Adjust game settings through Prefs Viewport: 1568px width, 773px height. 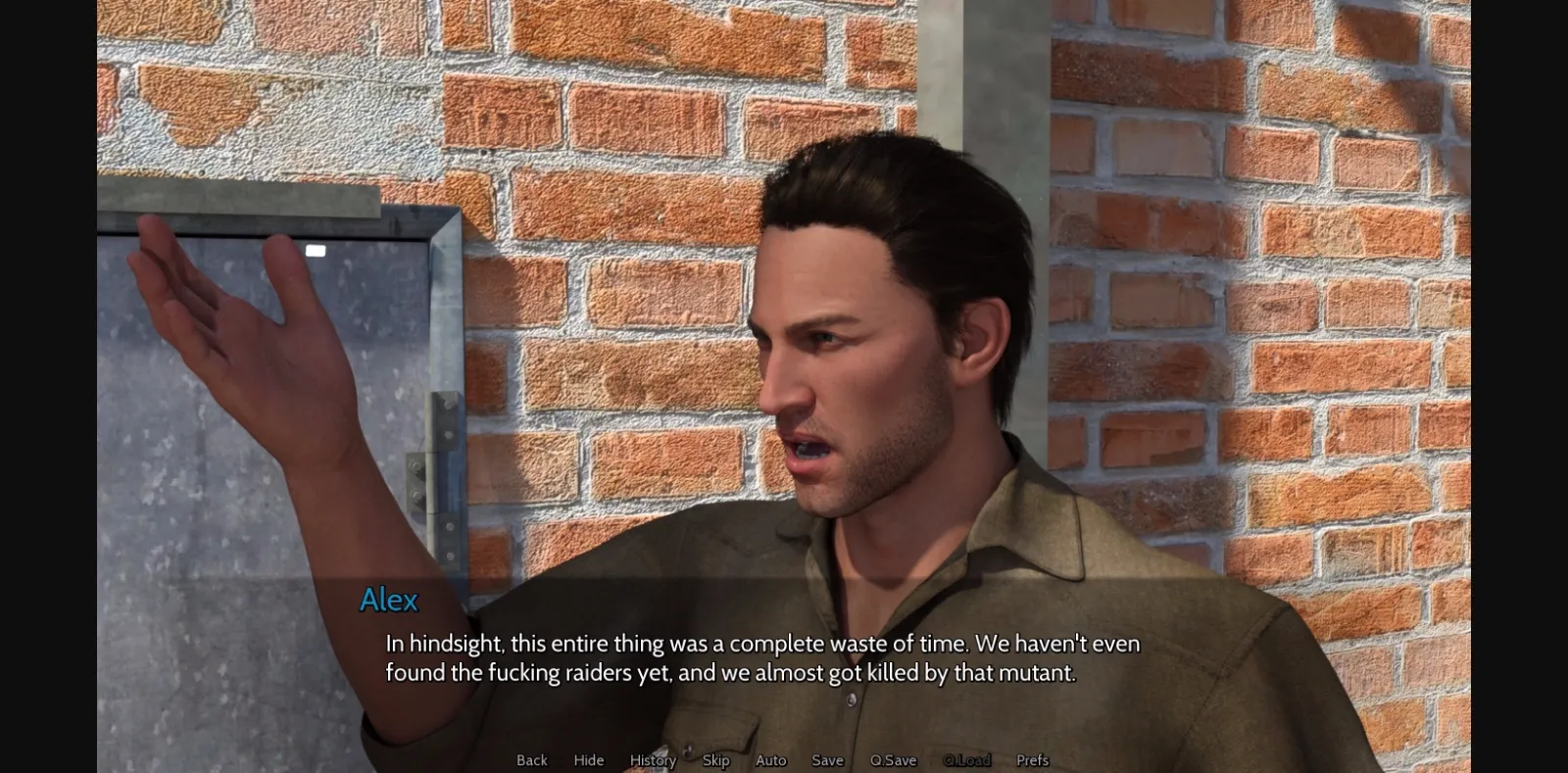tap(1032, 760)
